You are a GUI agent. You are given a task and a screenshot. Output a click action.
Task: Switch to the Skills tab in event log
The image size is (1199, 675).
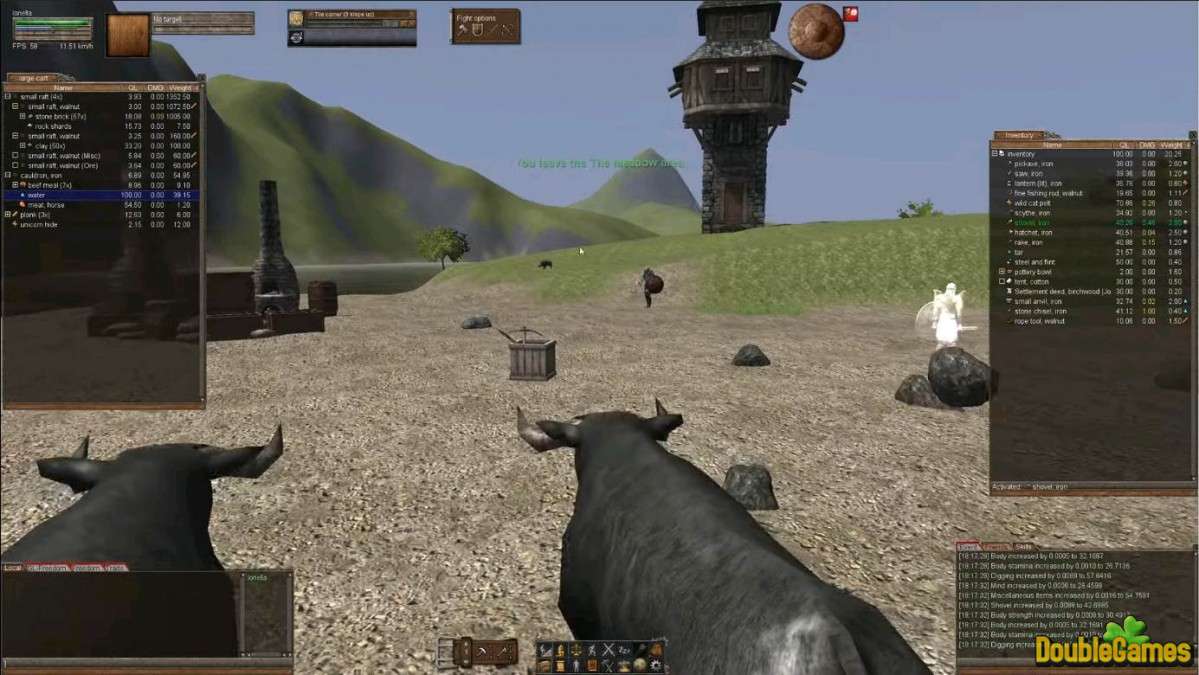coord(1023,547)
